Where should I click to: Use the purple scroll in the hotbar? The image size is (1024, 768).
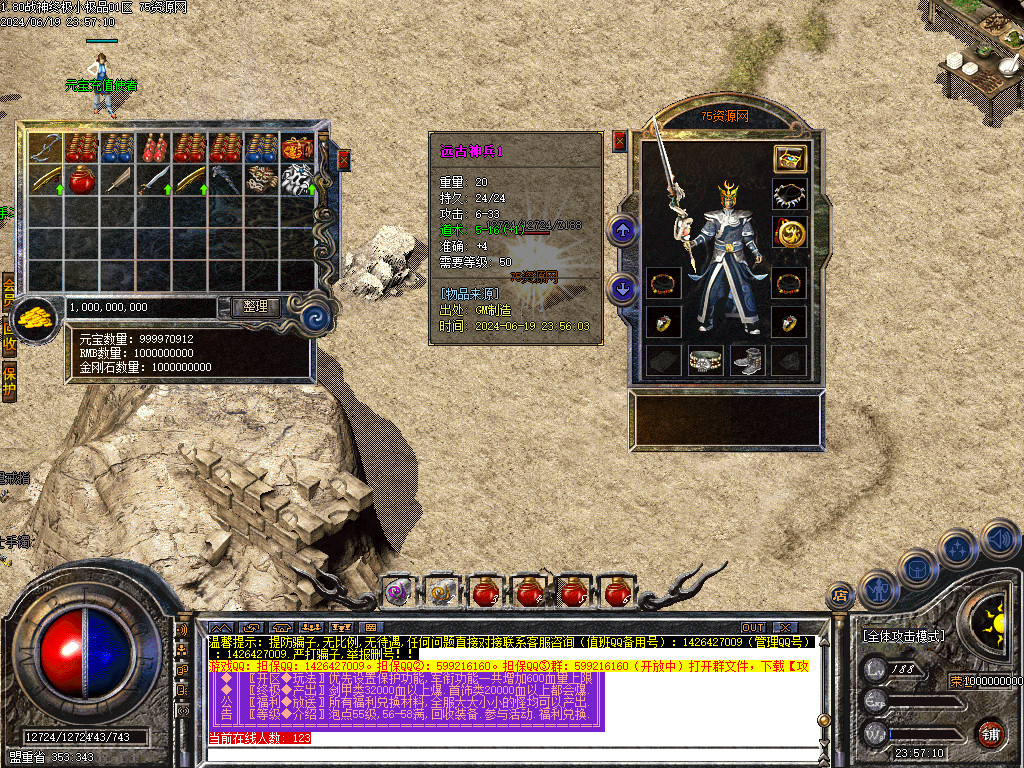pos(398,592)
